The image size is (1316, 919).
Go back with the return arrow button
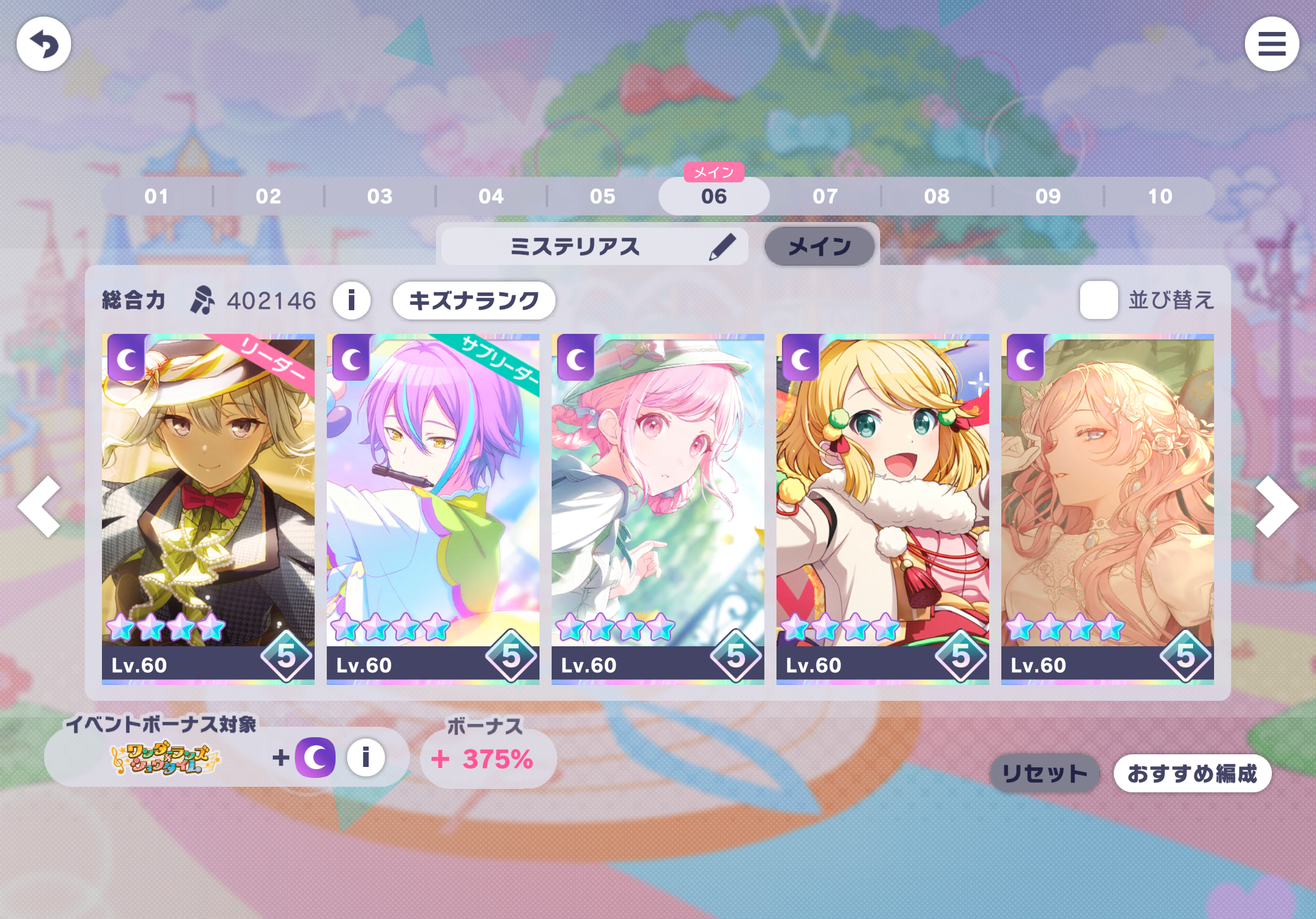pos(44,44)
